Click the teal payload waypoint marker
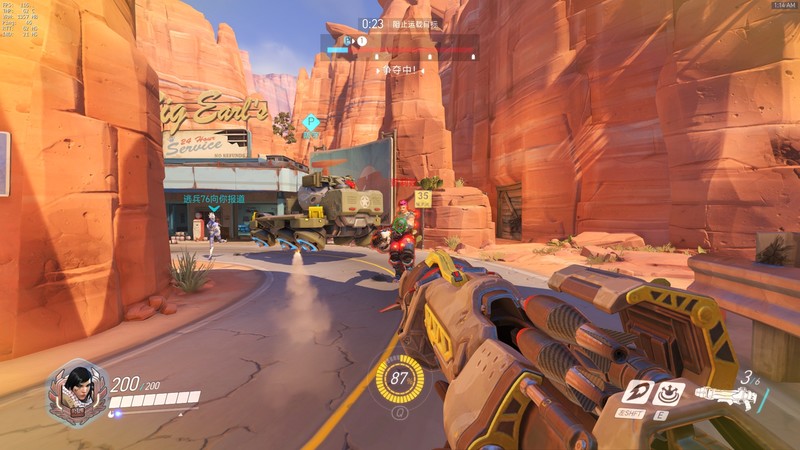800x450 pixels. [311, 123]
